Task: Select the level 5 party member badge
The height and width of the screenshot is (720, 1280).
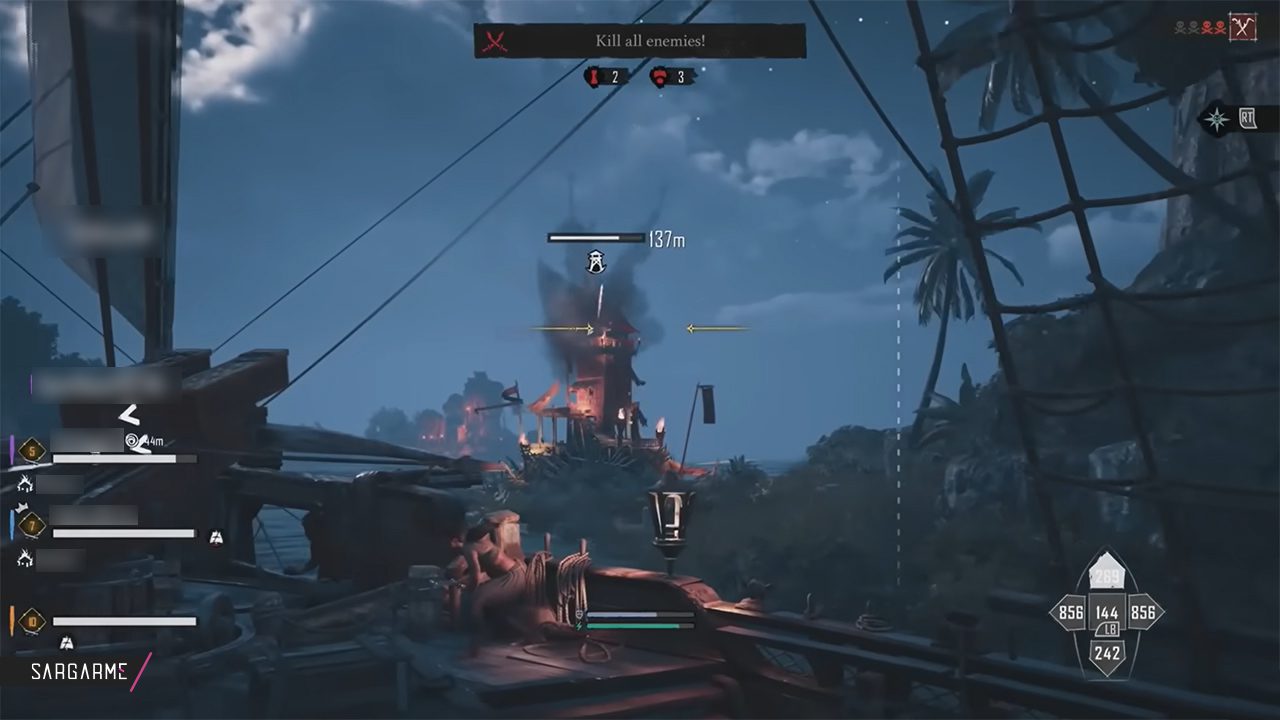Action: 33,452
